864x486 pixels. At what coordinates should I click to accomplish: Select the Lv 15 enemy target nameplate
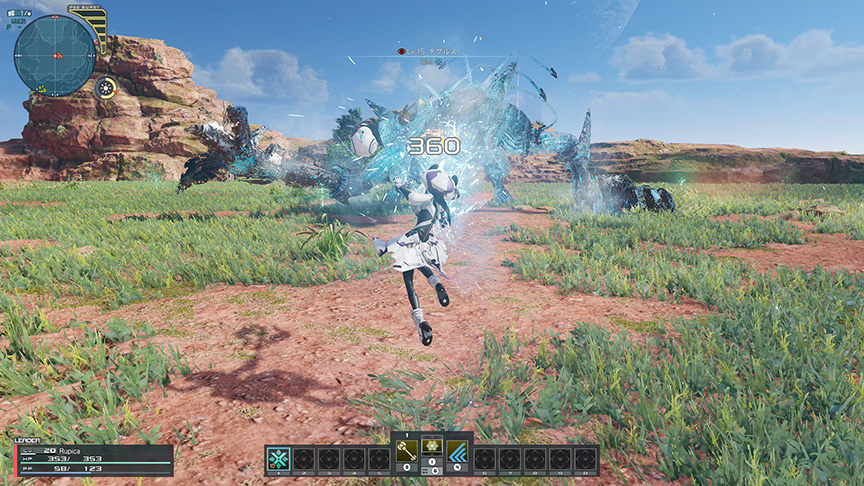[x=433, y=50]
